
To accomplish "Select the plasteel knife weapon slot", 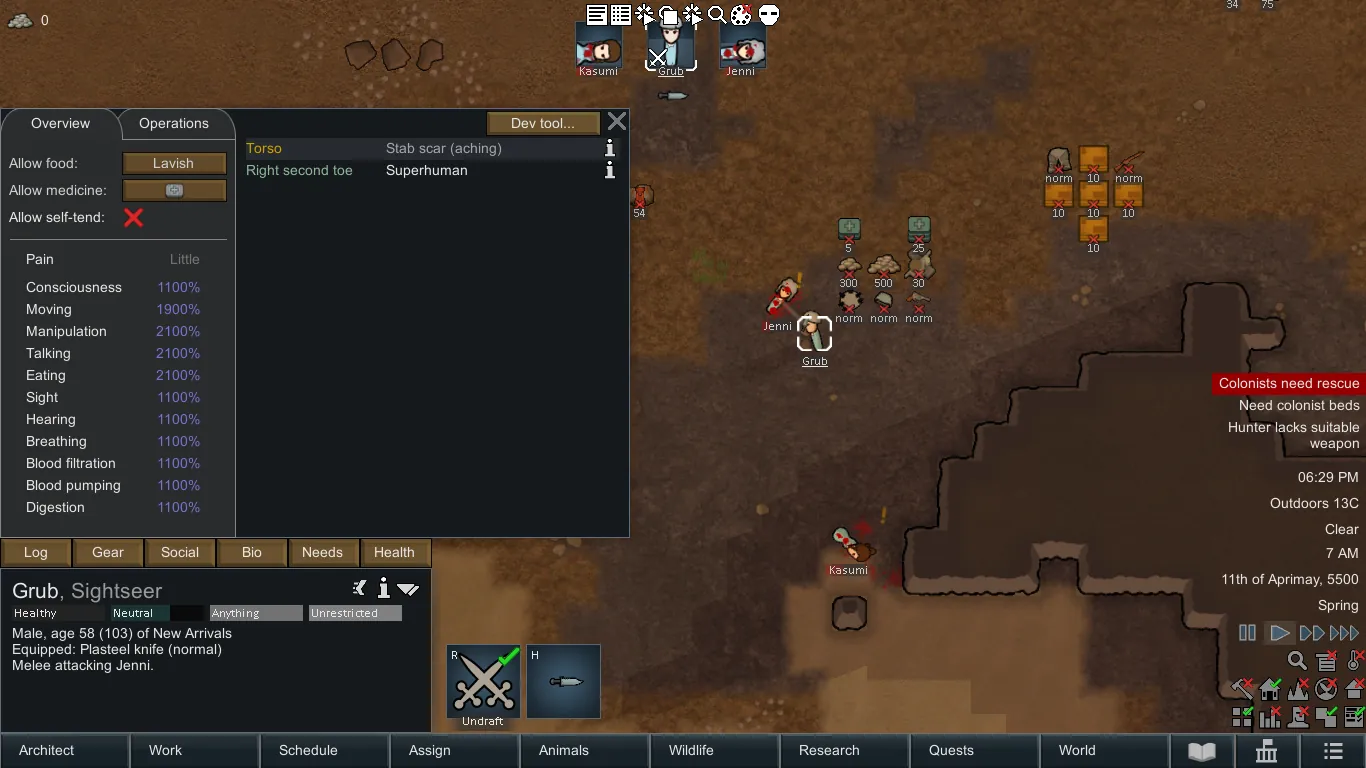I will (564, 682).
